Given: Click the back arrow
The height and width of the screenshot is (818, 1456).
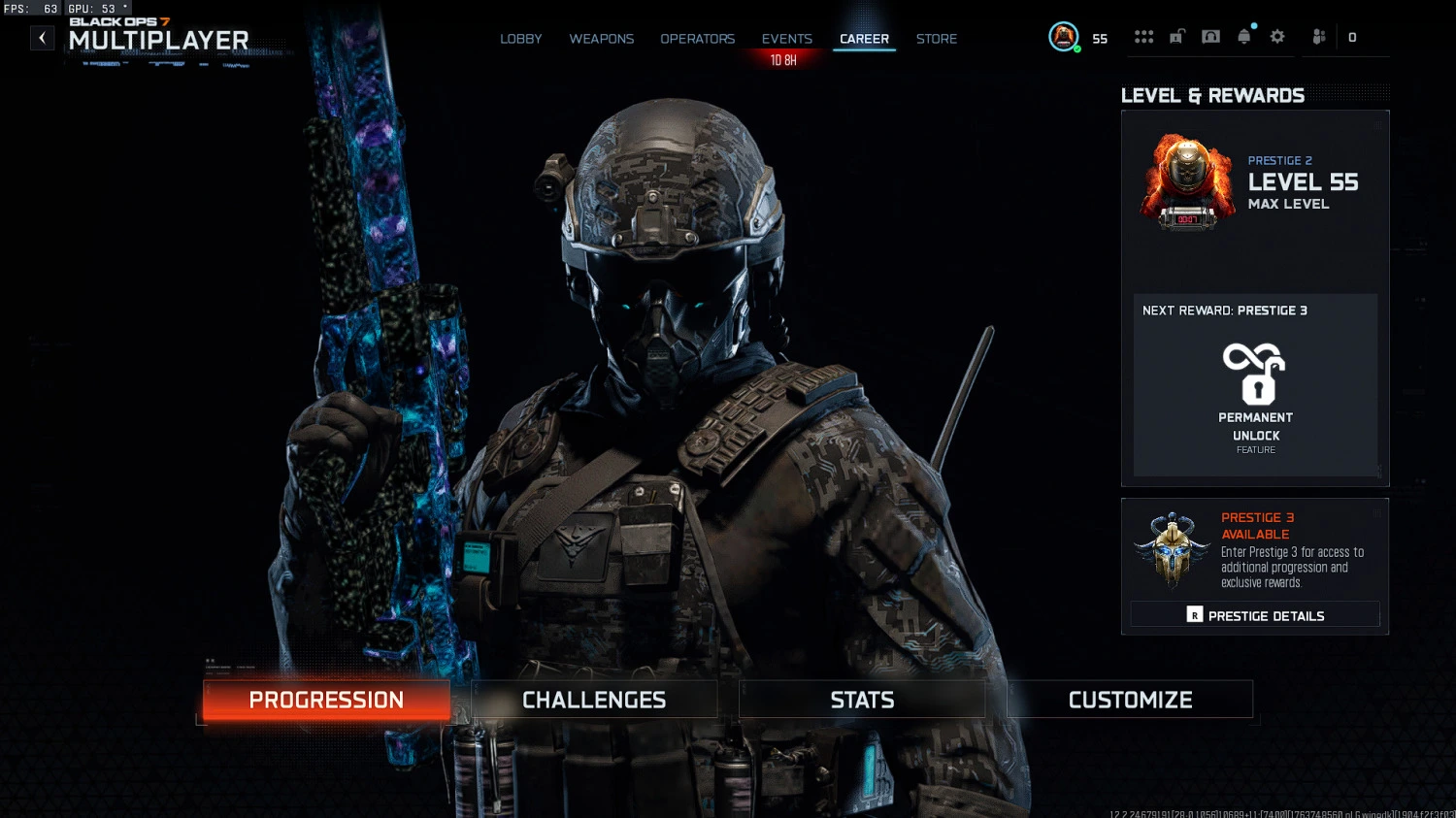Looking at the screenshot, I should click(42, 37).
